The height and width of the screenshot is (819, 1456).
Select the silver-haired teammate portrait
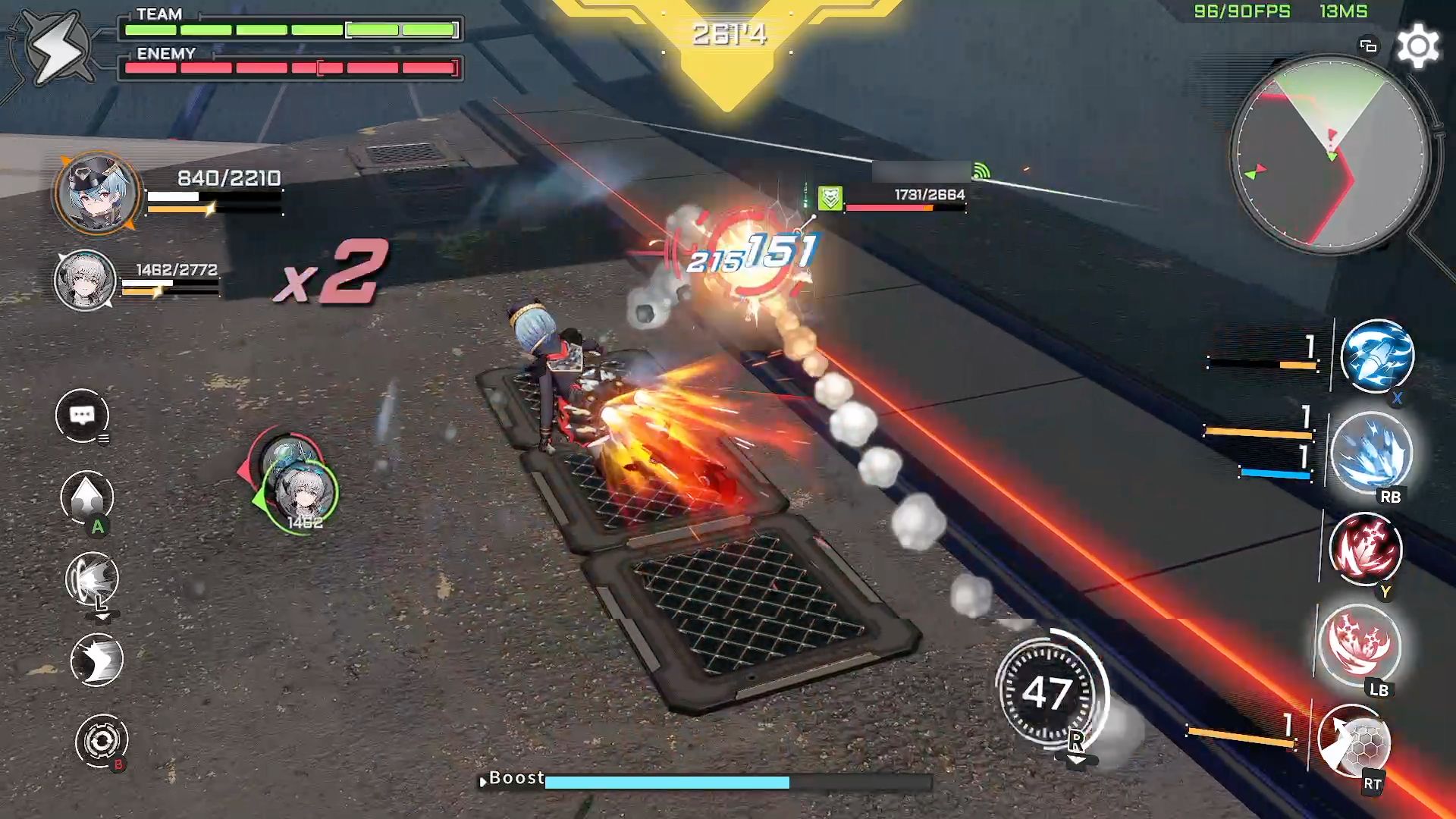coord(85,280)
